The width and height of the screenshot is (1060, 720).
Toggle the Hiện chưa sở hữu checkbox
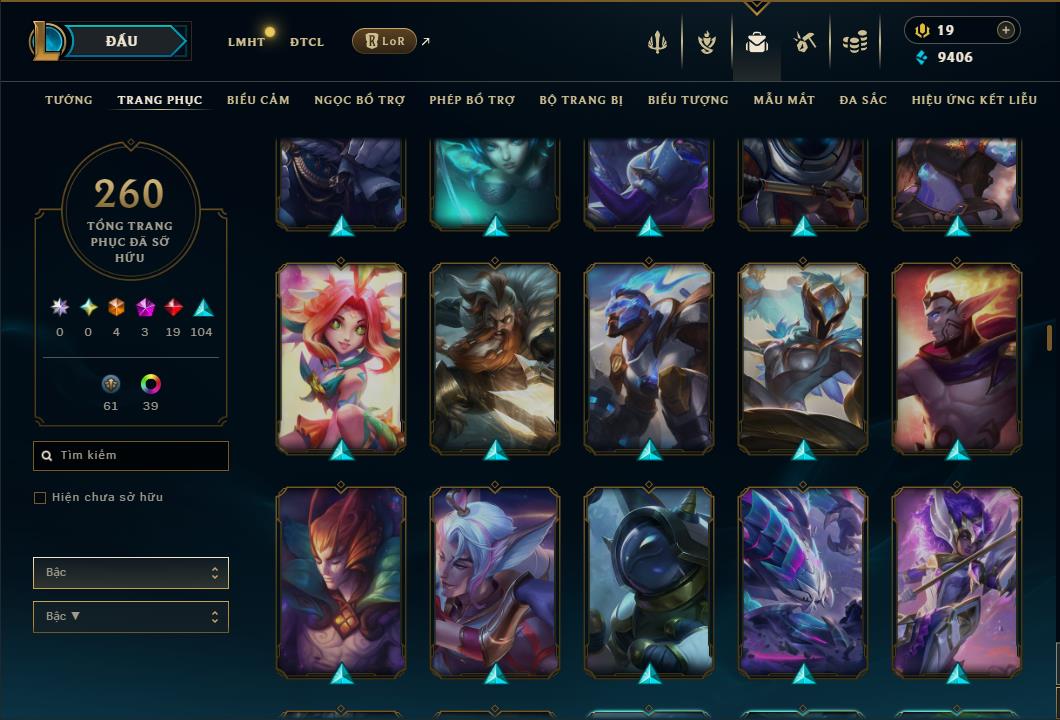[40, 498]
